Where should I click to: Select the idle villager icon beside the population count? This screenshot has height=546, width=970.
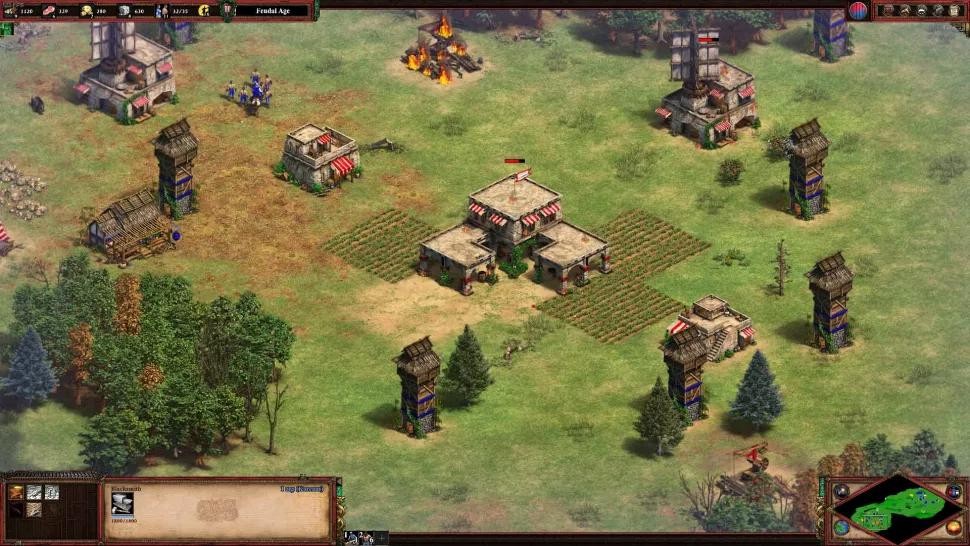tap(204, 10)
